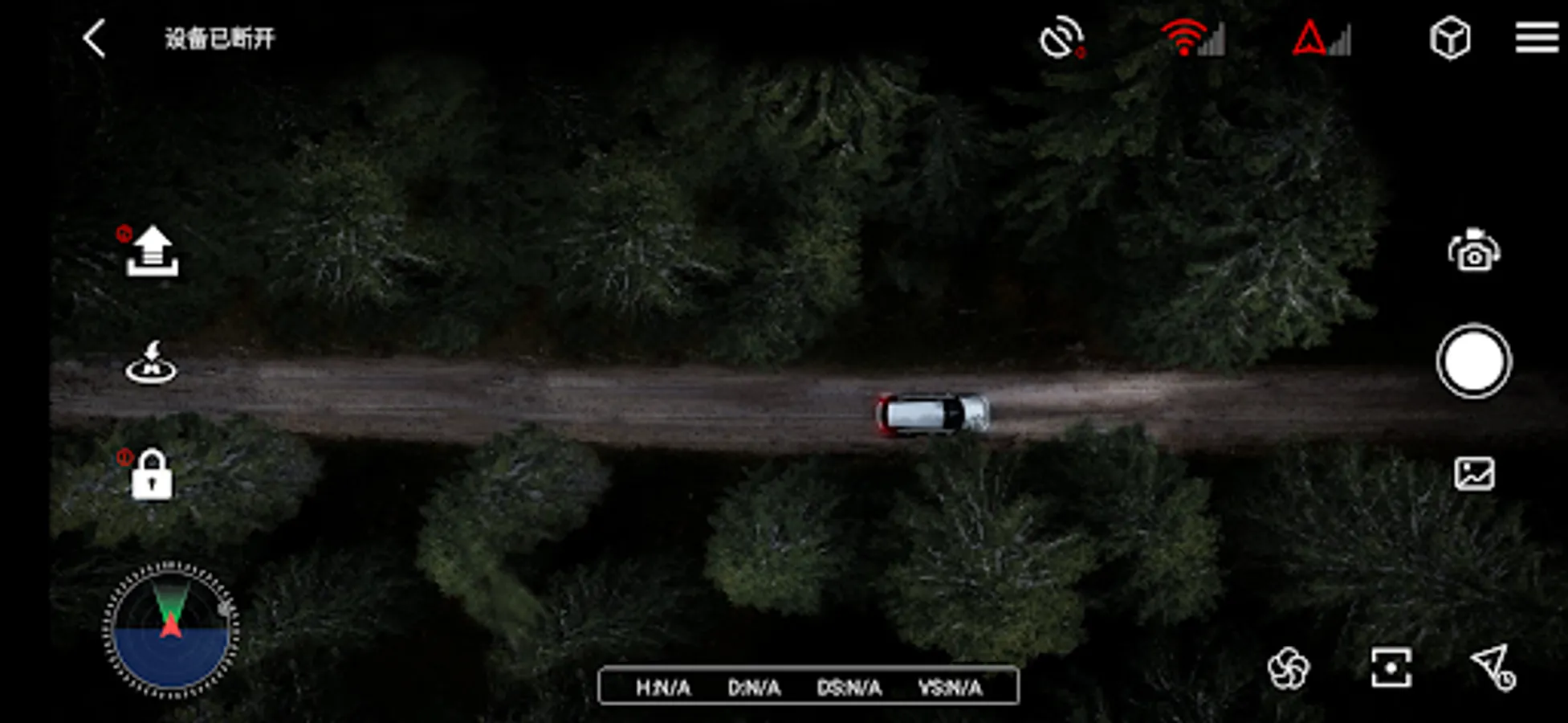
Task: Tap the satellite remote controller icon
Action: coord(1061,38)
